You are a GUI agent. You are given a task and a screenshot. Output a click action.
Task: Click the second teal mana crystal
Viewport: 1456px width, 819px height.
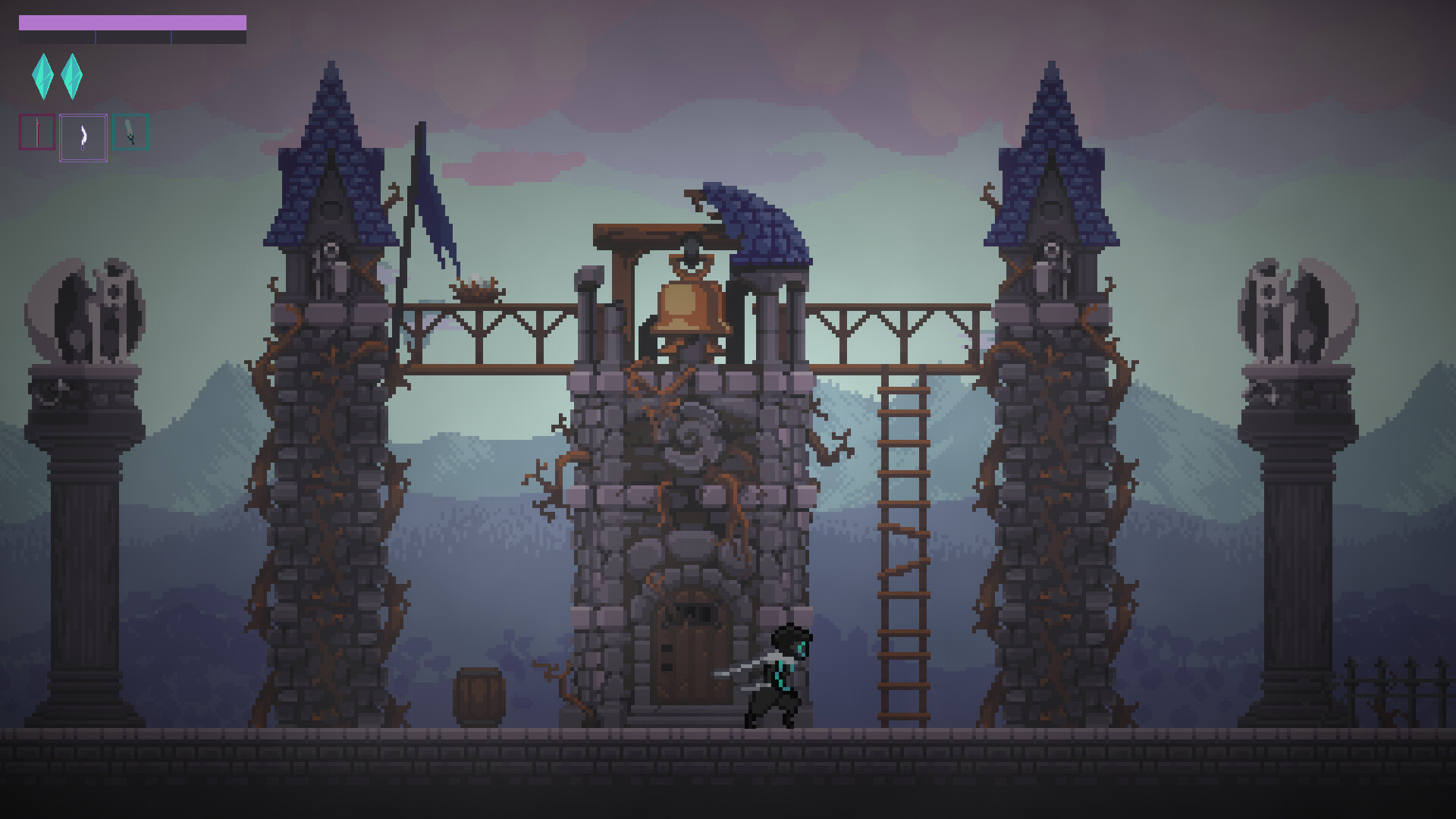click(72, 76)
